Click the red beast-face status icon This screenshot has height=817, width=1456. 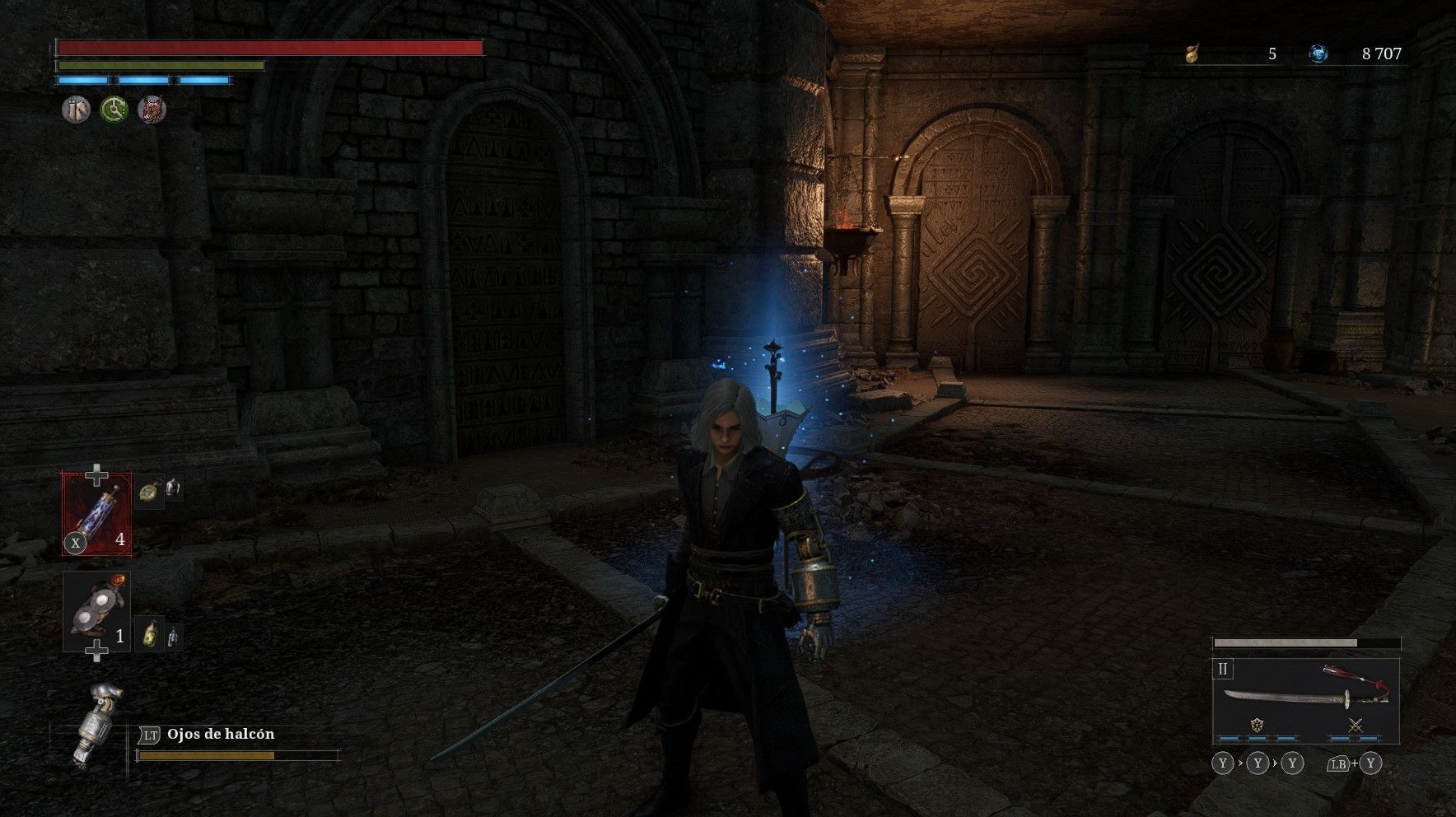coord(152,109)
